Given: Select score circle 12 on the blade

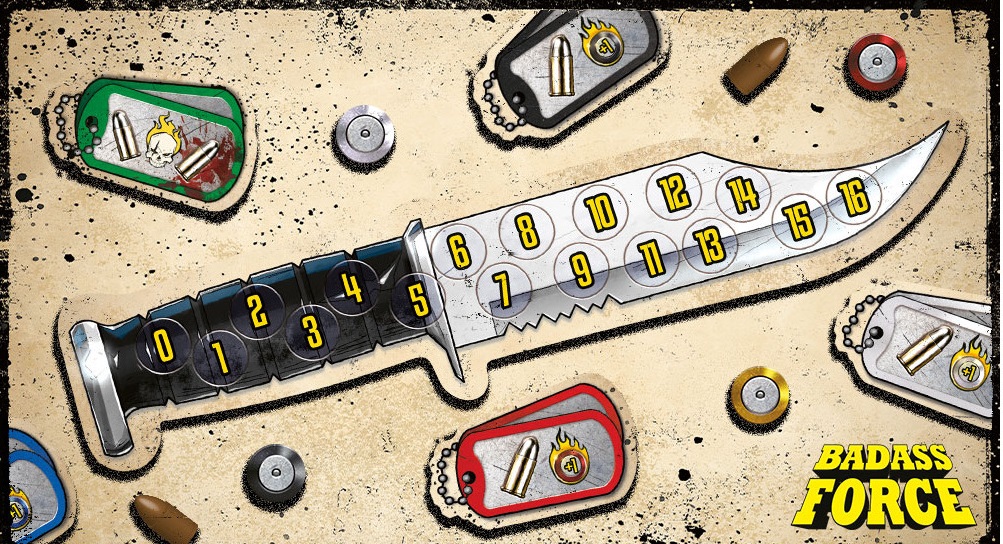Looking at the screenshot, I should tap(673, 190).
